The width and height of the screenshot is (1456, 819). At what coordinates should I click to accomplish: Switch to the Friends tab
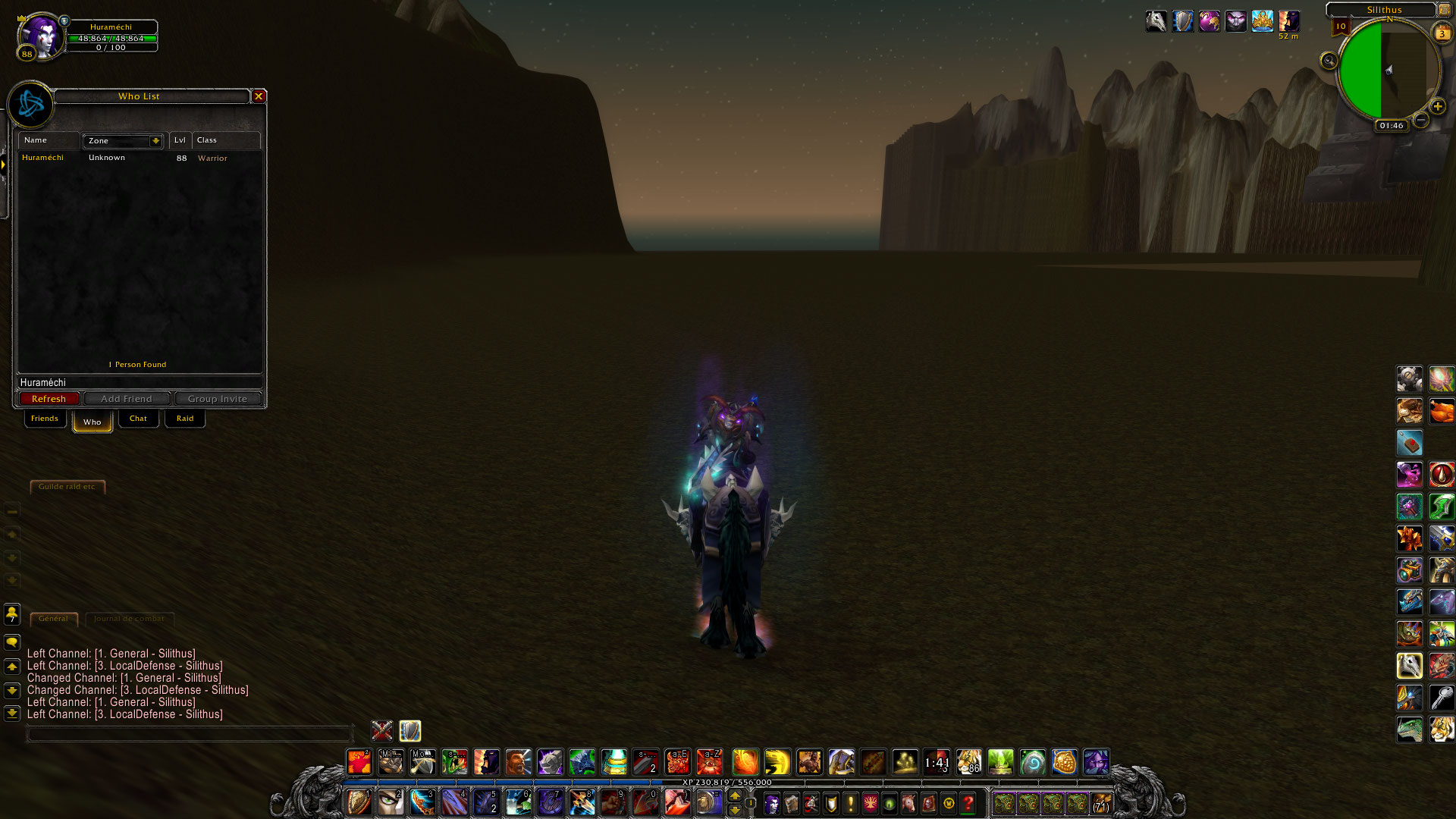click(x=45, y=418)
